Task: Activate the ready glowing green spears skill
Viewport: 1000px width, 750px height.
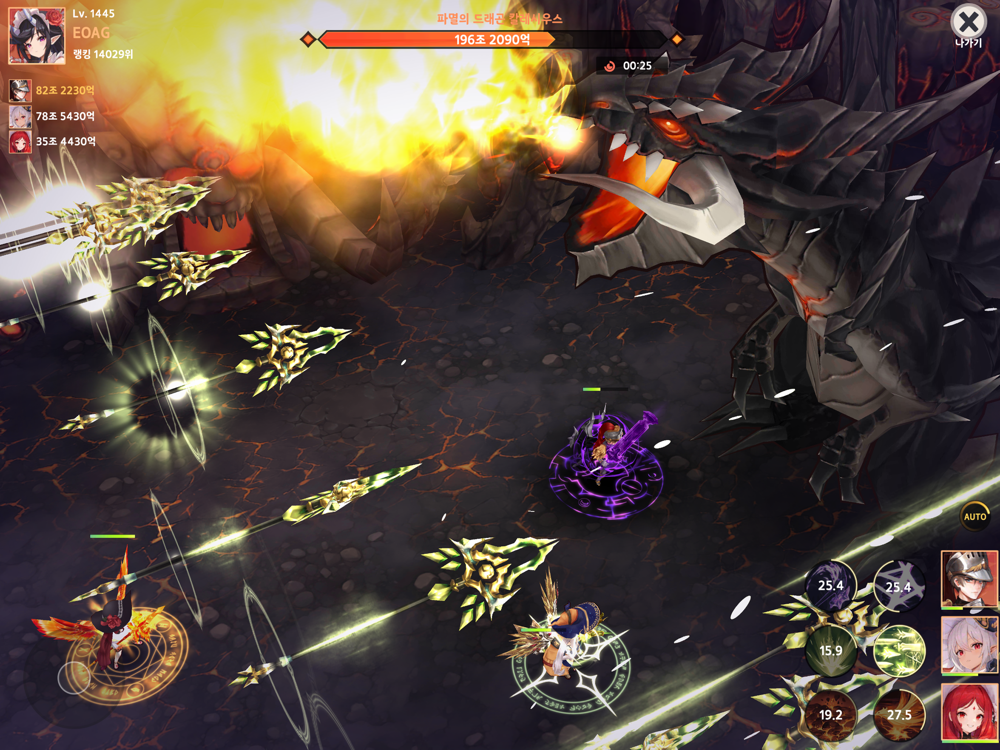Action: [898, 651]
